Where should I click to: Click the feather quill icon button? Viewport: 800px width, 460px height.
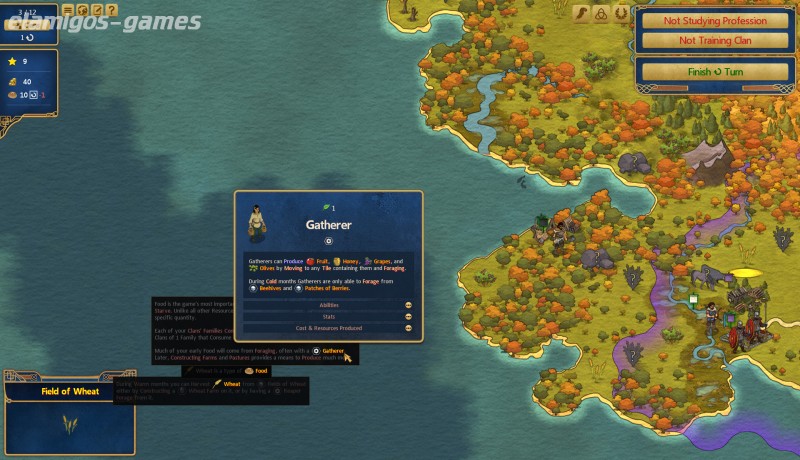581,14
